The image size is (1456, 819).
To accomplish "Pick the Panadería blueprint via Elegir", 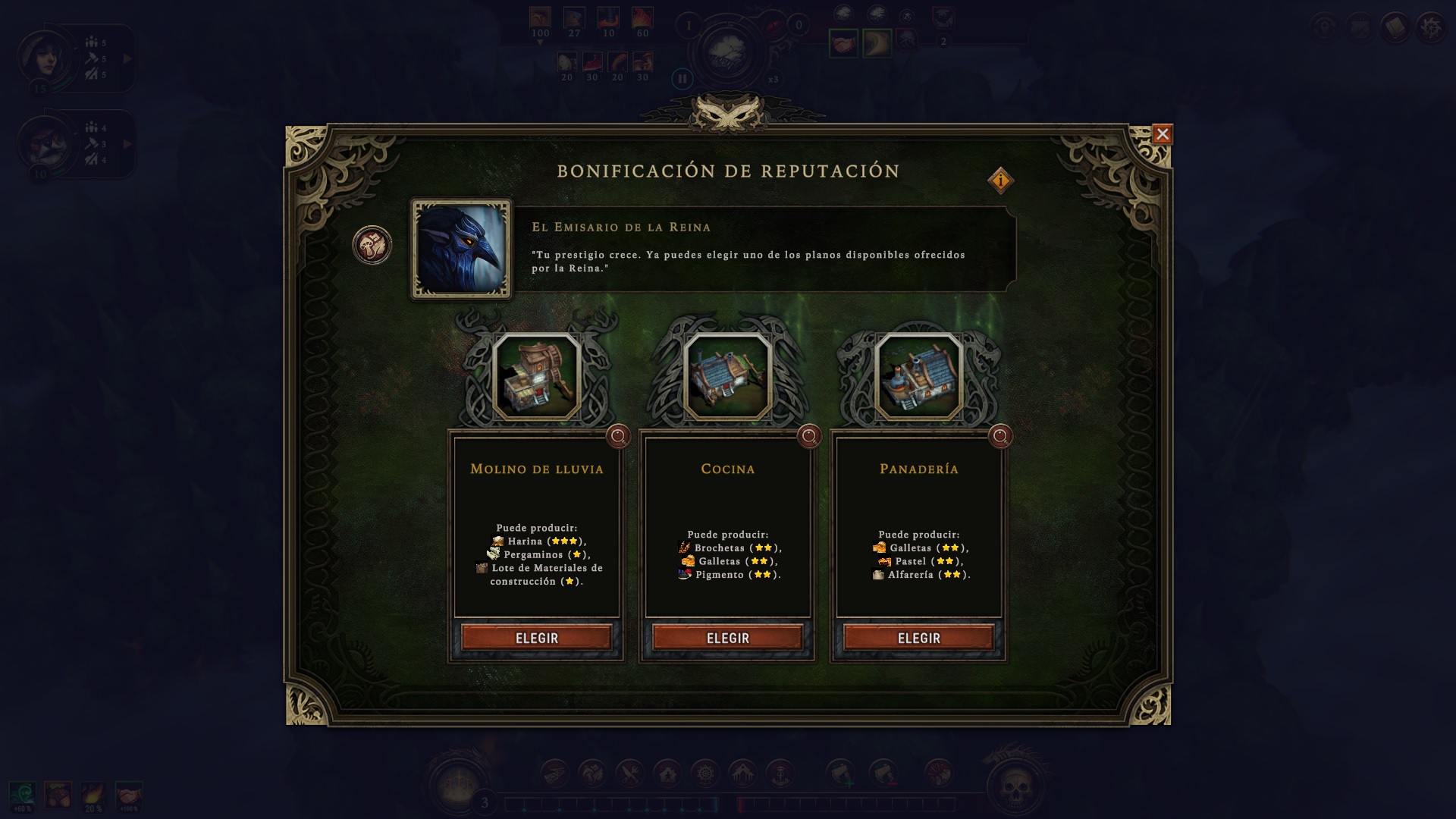I will click(x=918, y=638).
